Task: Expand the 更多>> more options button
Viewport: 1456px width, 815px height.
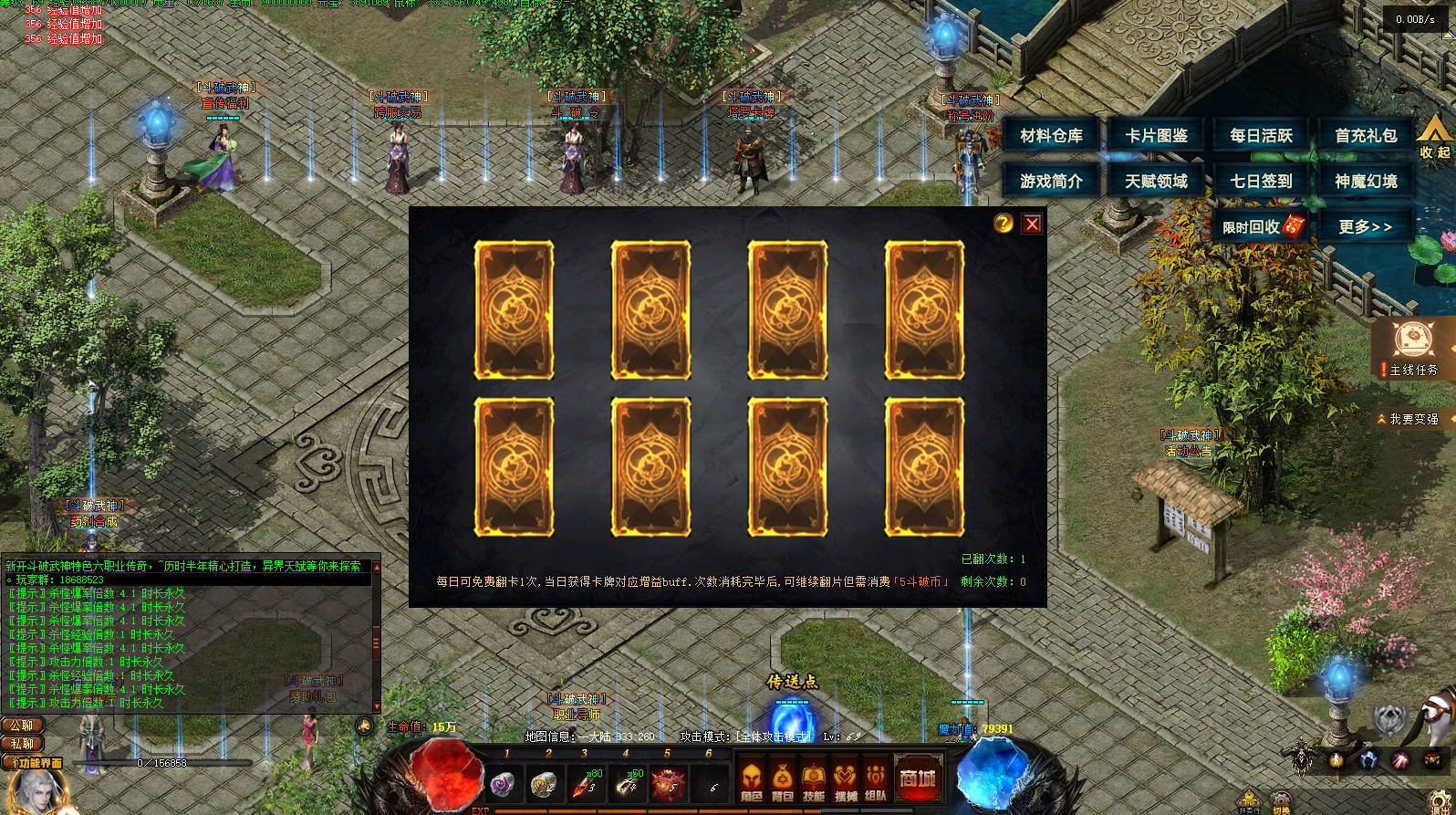Action: (1366, 226)
